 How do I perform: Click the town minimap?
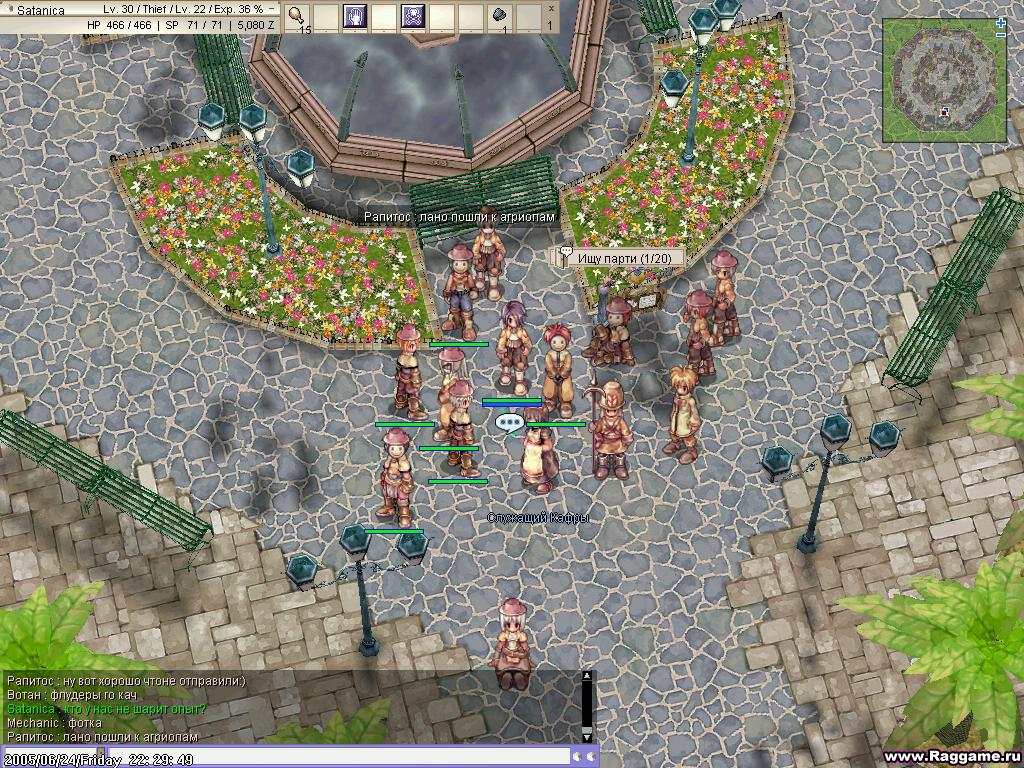942,80
